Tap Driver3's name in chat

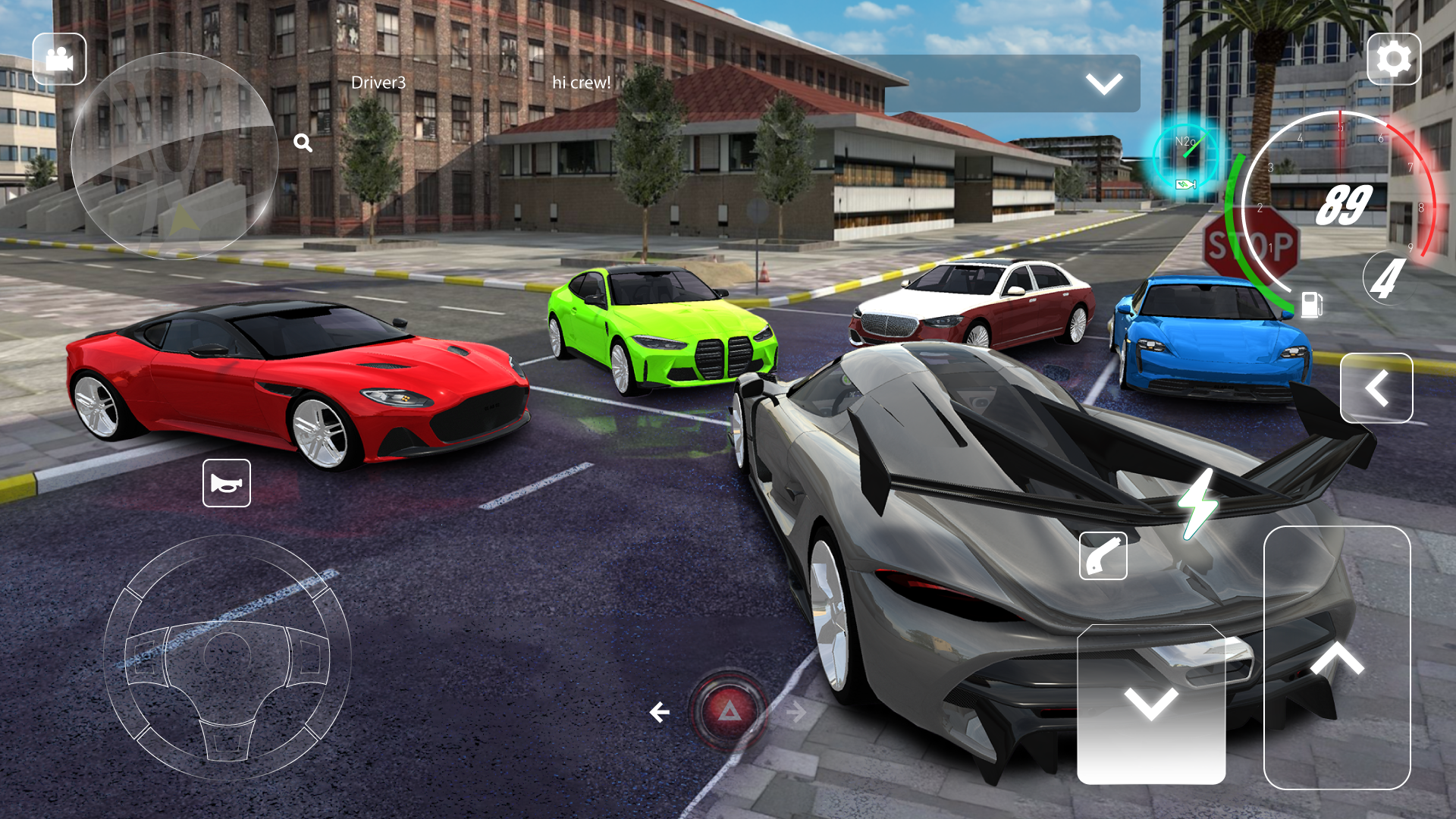pos(380,83)
